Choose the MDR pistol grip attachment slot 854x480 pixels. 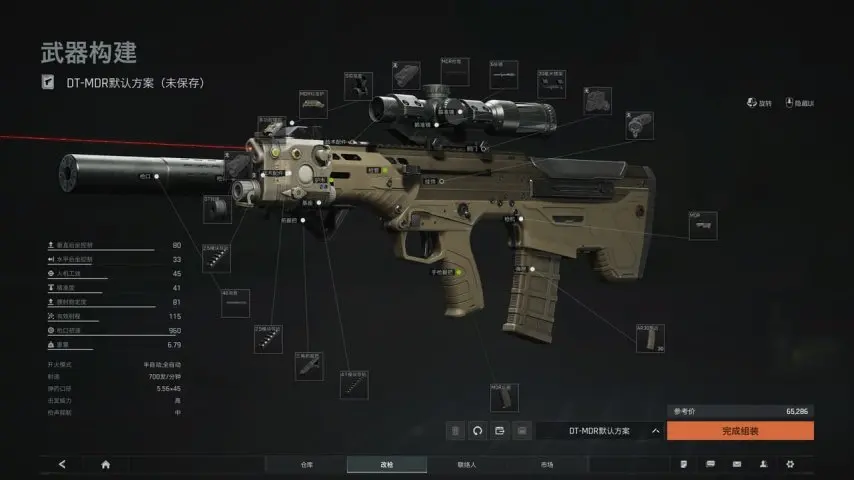coord(503,398)
